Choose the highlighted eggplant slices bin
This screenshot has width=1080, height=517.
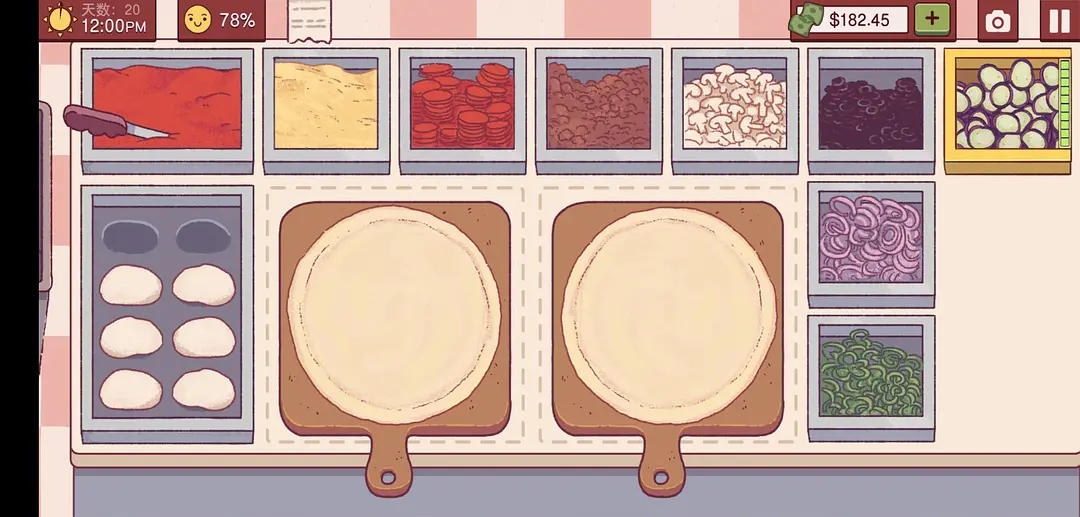(1006, 105)
